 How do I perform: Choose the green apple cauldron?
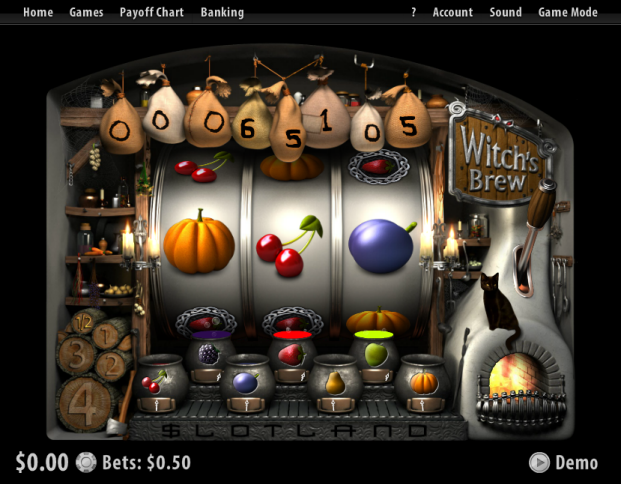[375, 357]
